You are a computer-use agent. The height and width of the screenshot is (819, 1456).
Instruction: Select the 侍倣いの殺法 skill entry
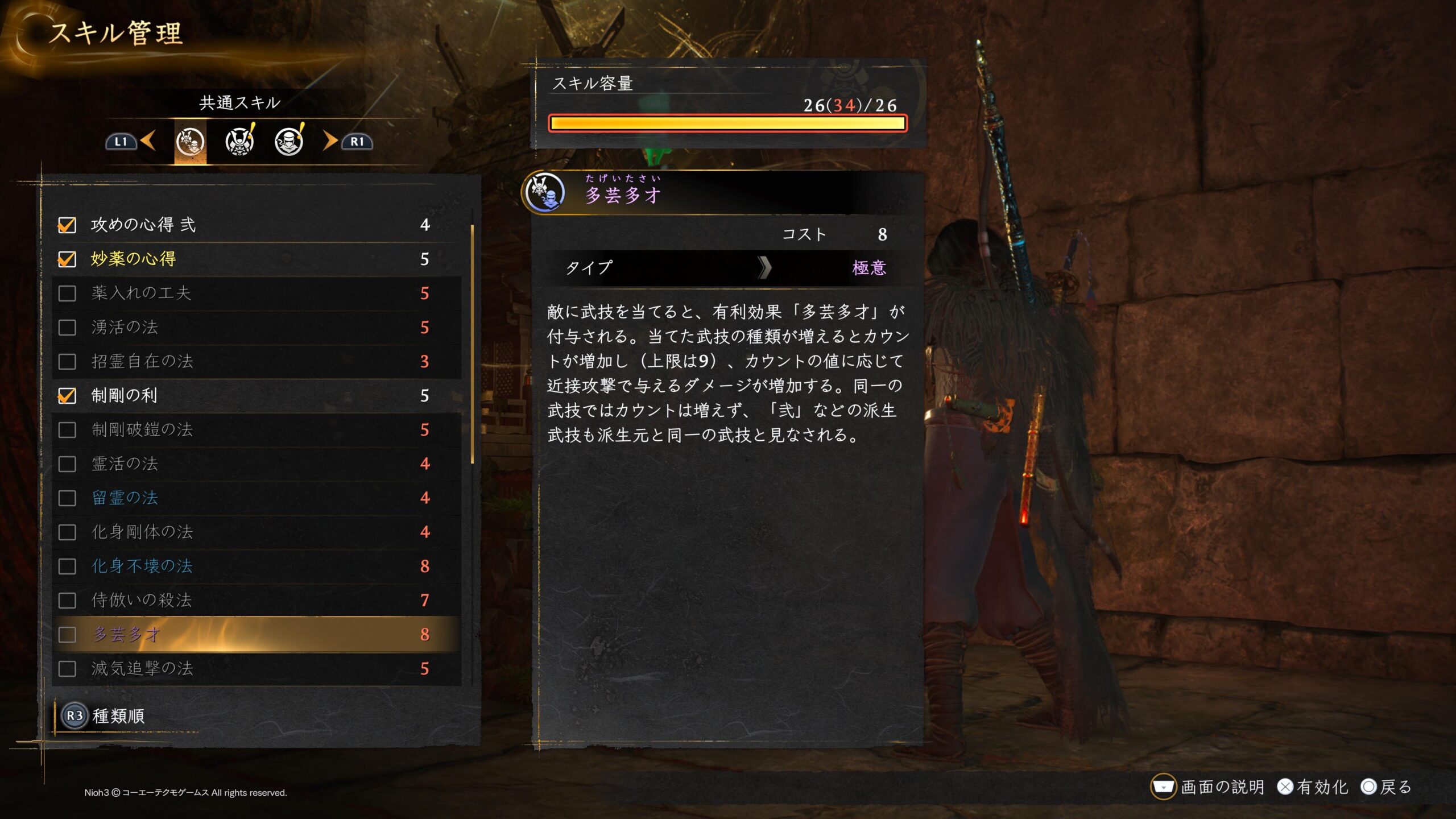256,601
